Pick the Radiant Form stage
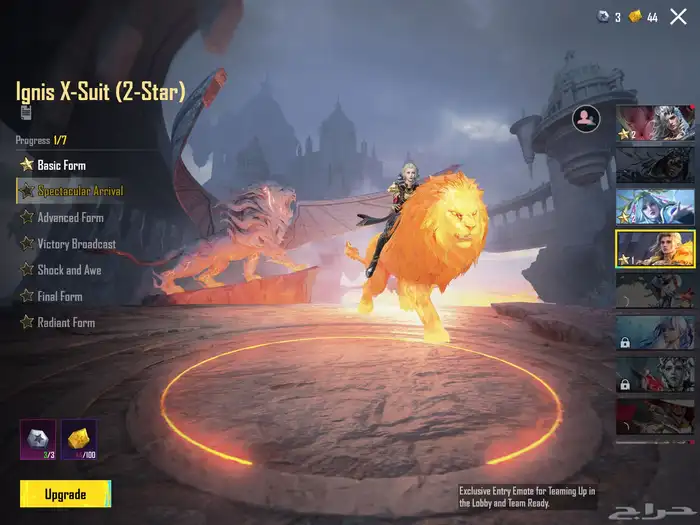 tap(66, 322)
